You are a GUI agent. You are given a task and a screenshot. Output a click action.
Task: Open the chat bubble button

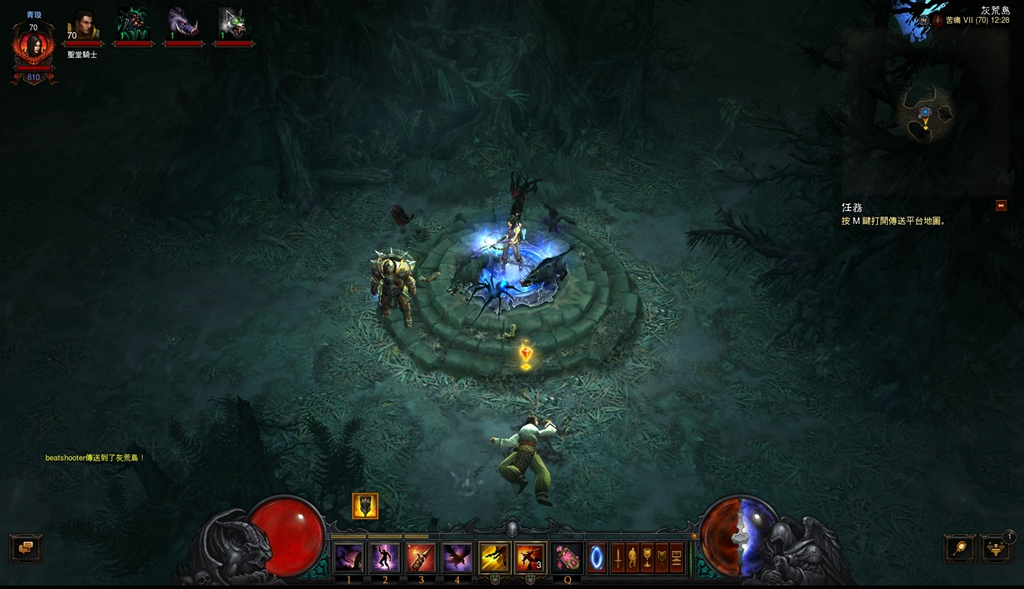25,548
